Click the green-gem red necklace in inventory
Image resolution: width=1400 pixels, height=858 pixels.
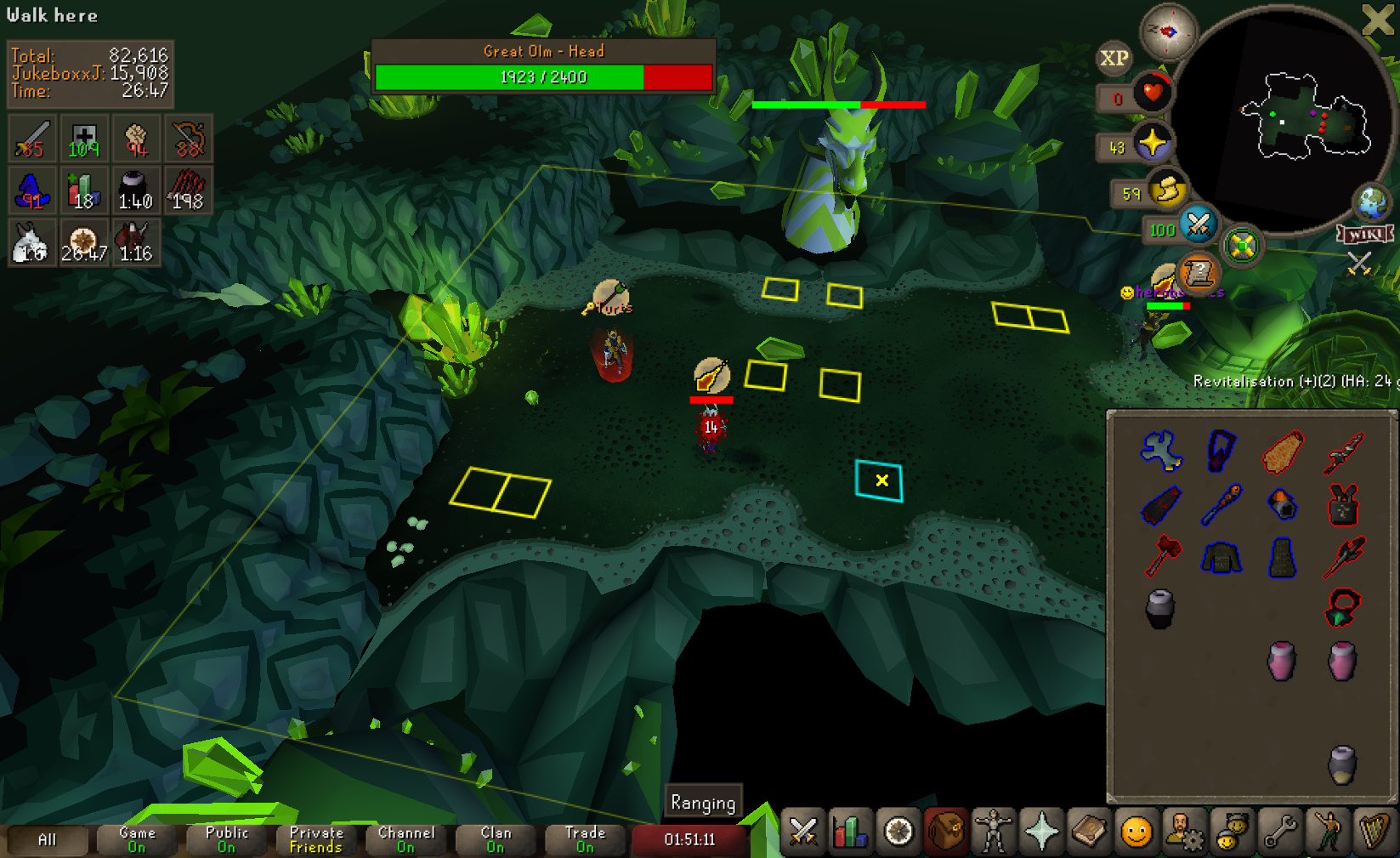1343,607
